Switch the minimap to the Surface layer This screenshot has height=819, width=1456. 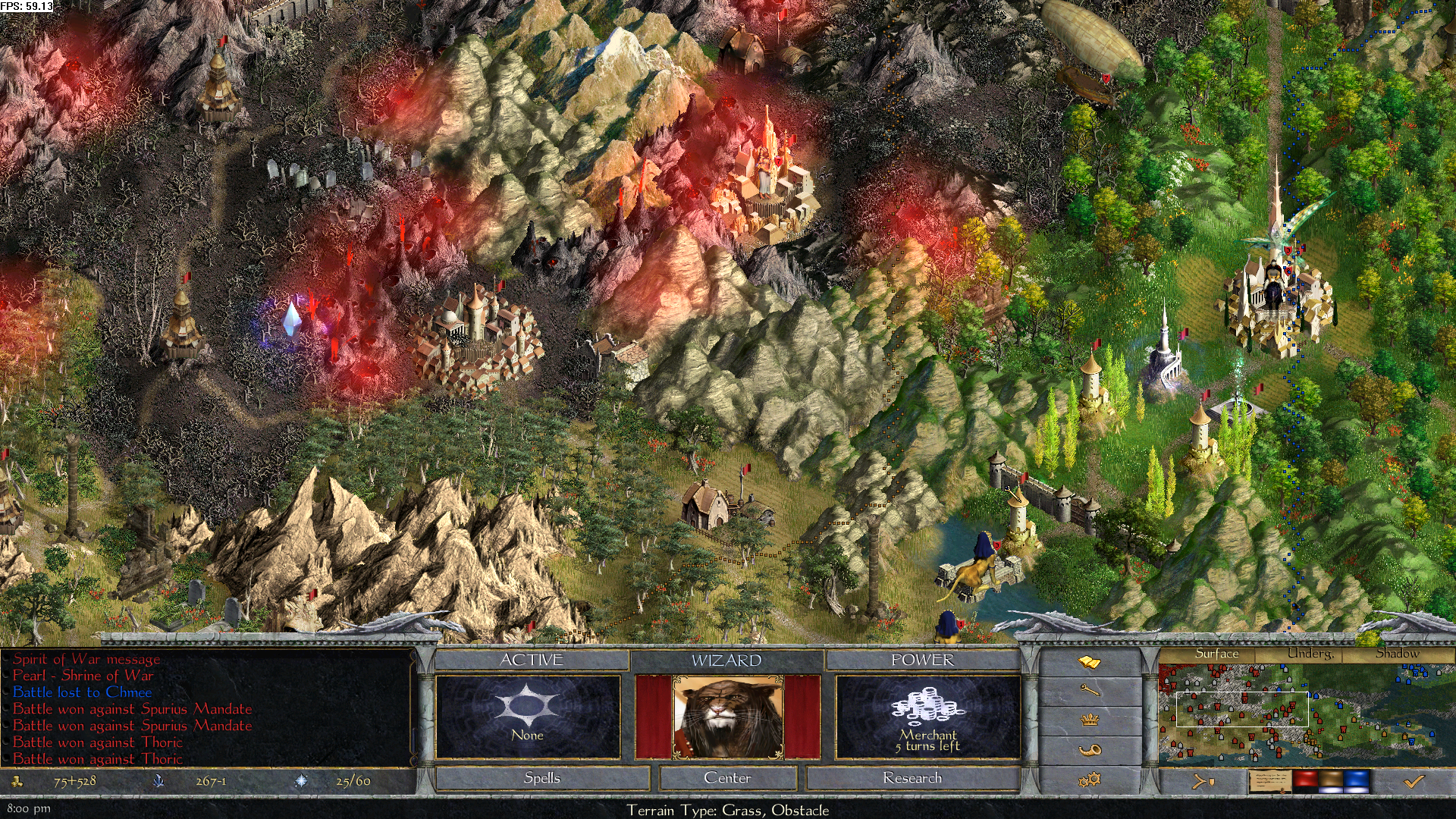tap(1216, 654)
